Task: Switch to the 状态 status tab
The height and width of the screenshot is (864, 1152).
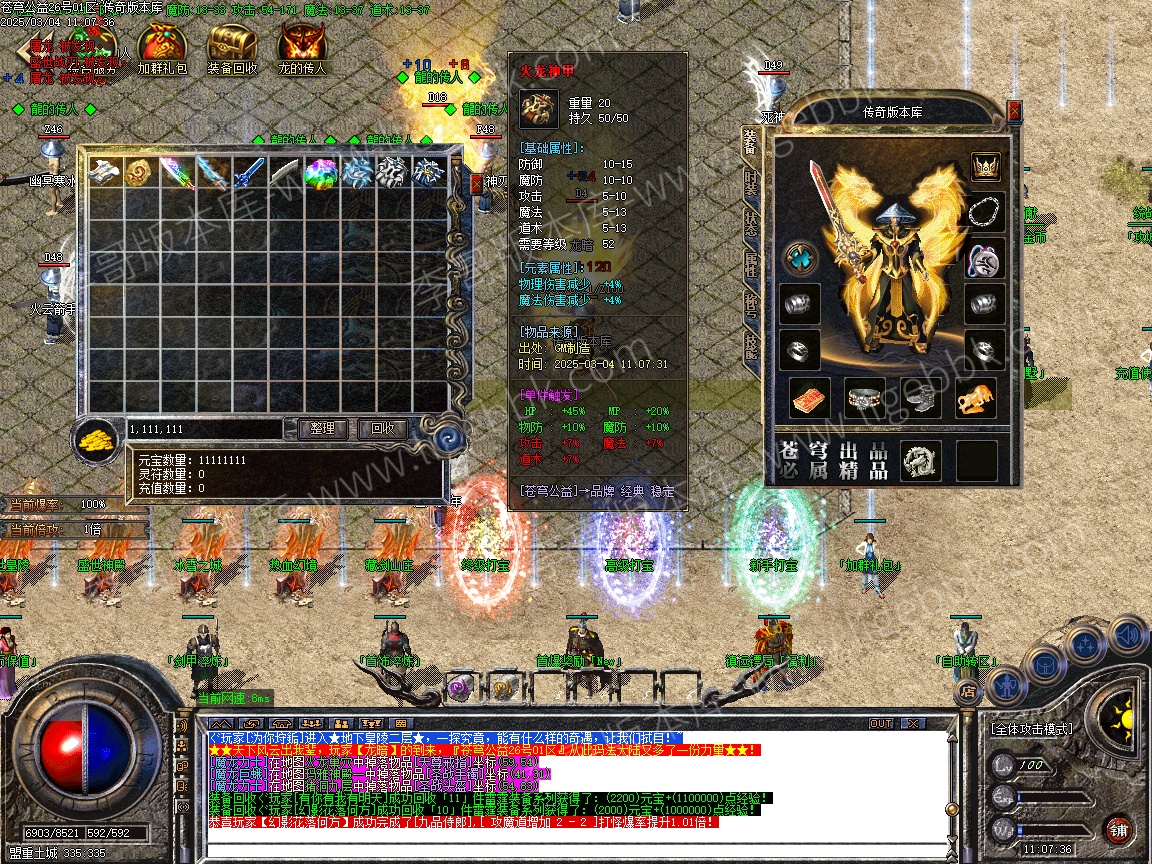Action: pos(751,225)
